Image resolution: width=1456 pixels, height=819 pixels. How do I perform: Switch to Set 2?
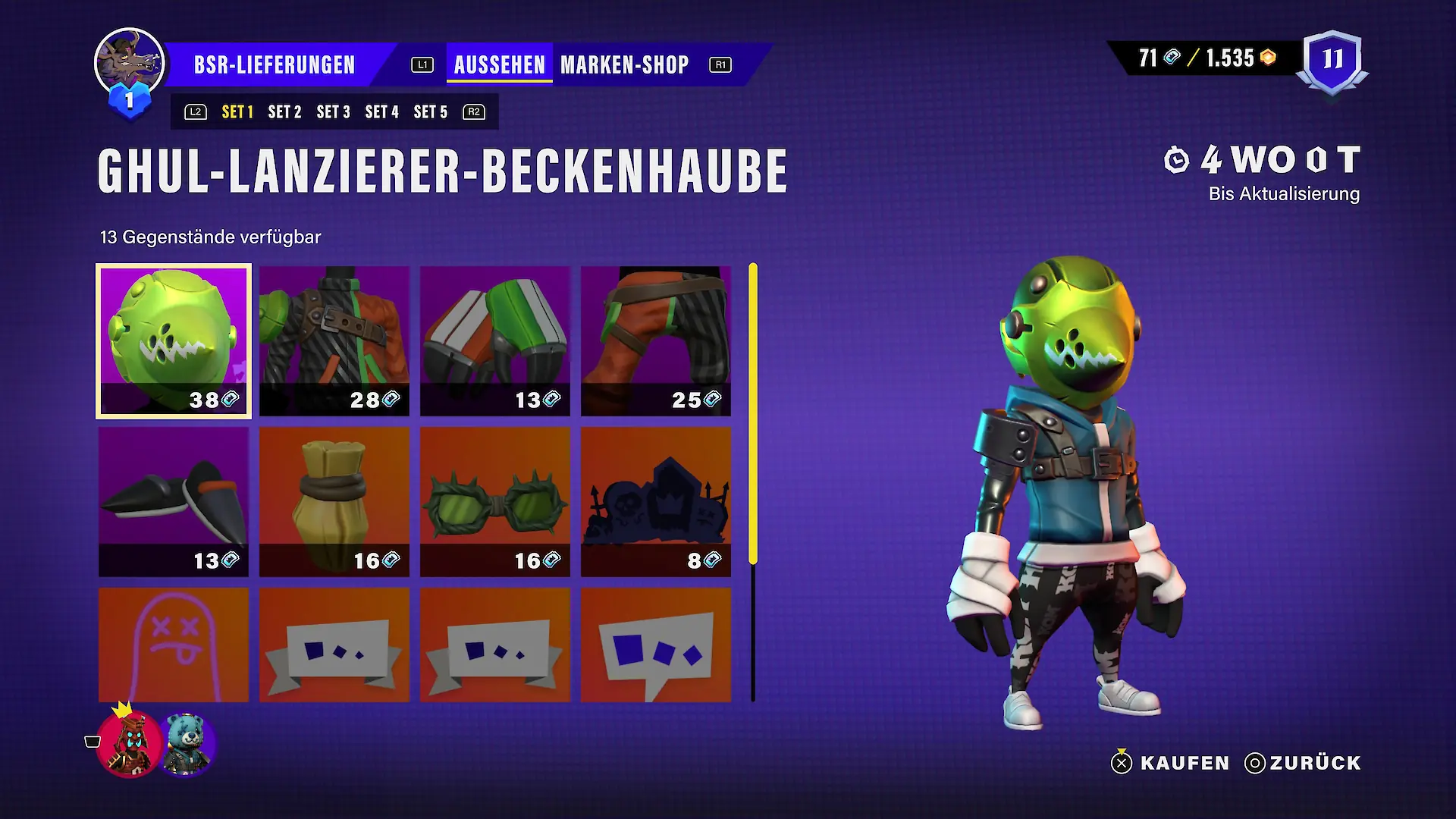(284, 112)
